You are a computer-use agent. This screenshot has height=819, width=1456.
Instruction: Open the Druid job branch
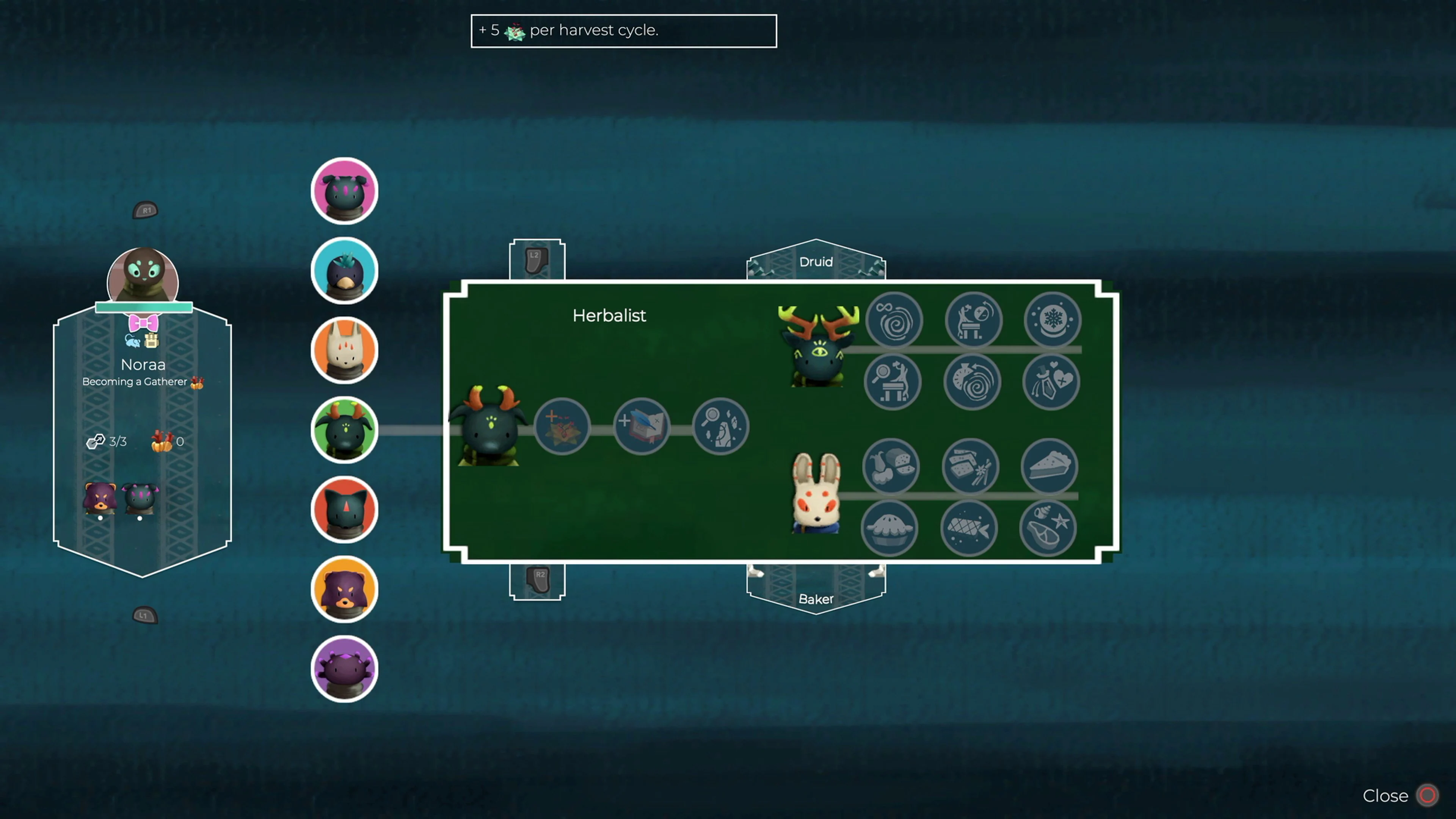click(x=816, y=262)
